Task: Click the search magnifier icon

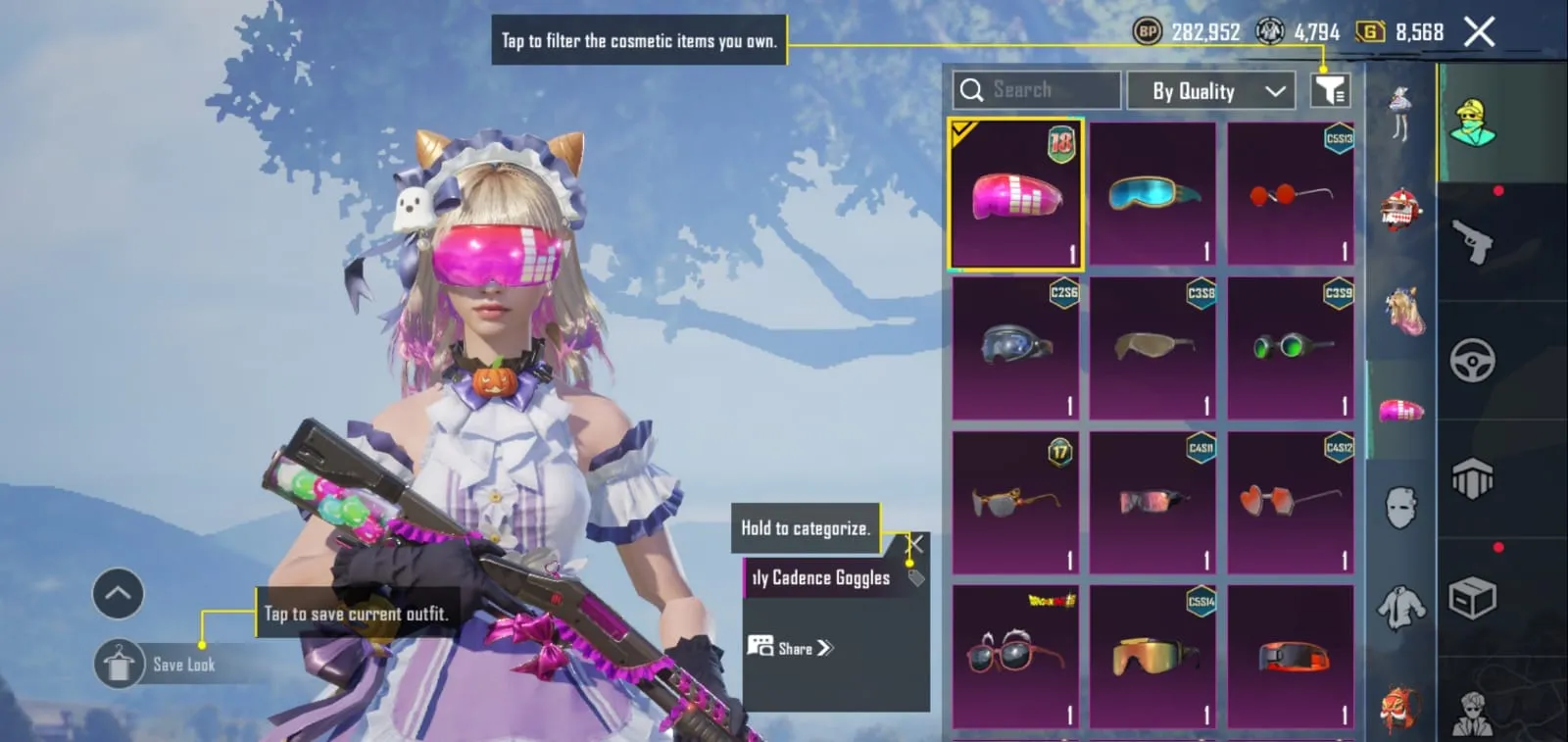Action: pyautogui.click(x=971, y=89)
